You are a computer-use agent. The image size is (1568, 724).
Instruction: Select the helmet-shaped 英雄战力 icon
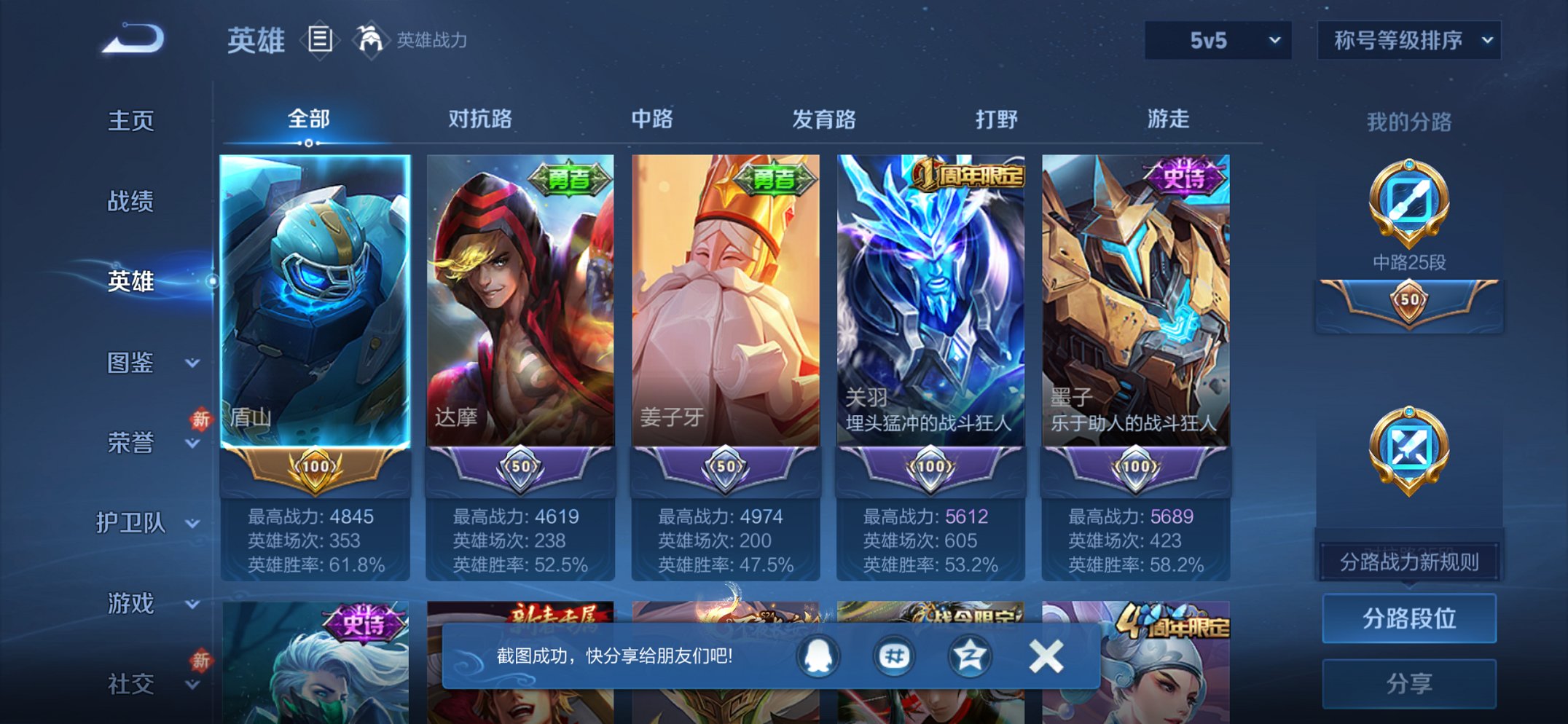pyautogui.click(x=372, y=40)
